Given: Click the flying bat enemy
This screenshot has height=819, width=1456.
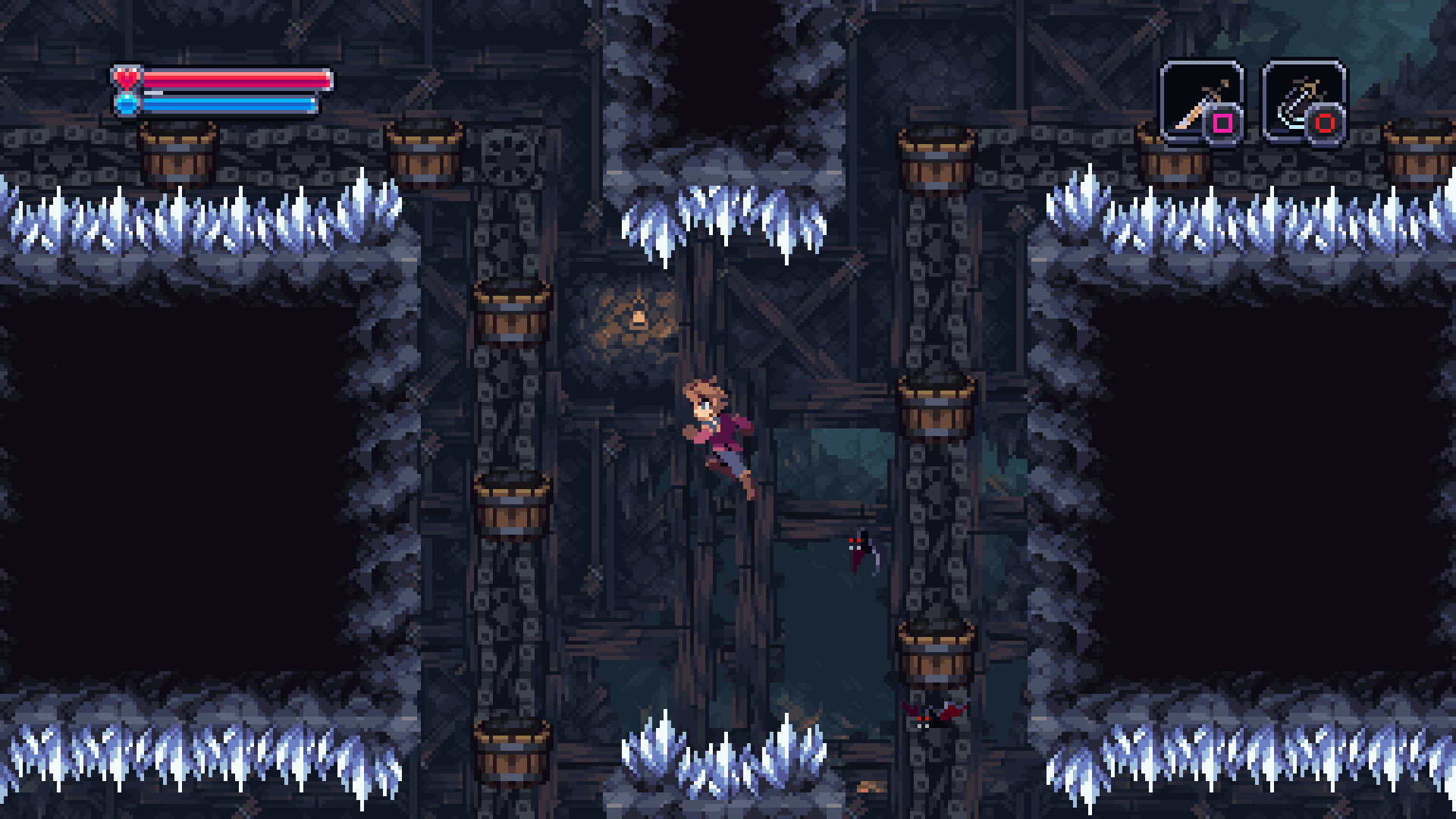Looking at the screenshot, I should 861,550.
